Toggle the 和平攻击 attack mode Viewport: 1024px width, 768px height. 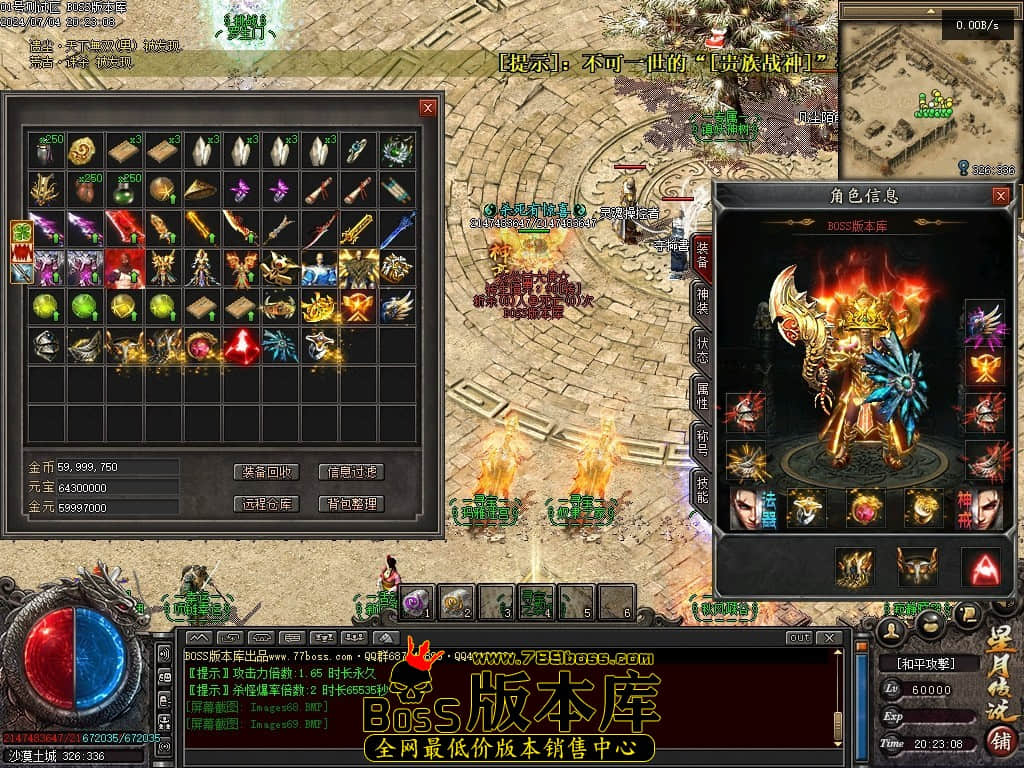[x=927, y=663]
